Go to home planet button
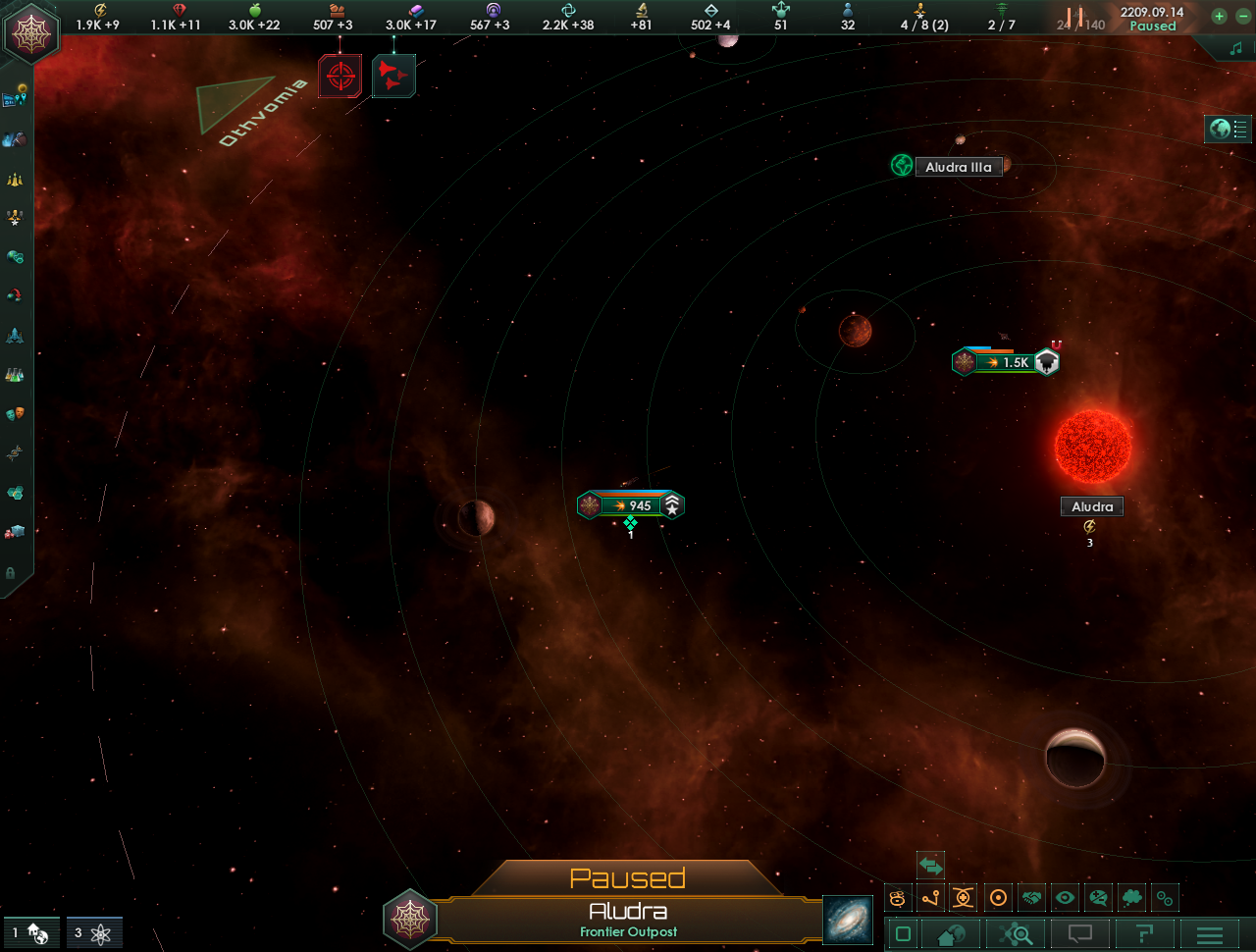This screenshot has width=1256, height=952. [950, 934]
